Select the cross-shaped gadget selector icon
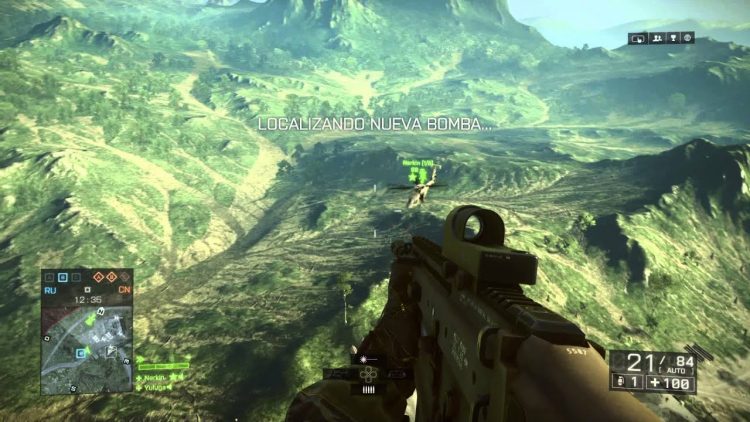Image resolution: width=750 pixels, height=422 pixels. coord(367,374)
